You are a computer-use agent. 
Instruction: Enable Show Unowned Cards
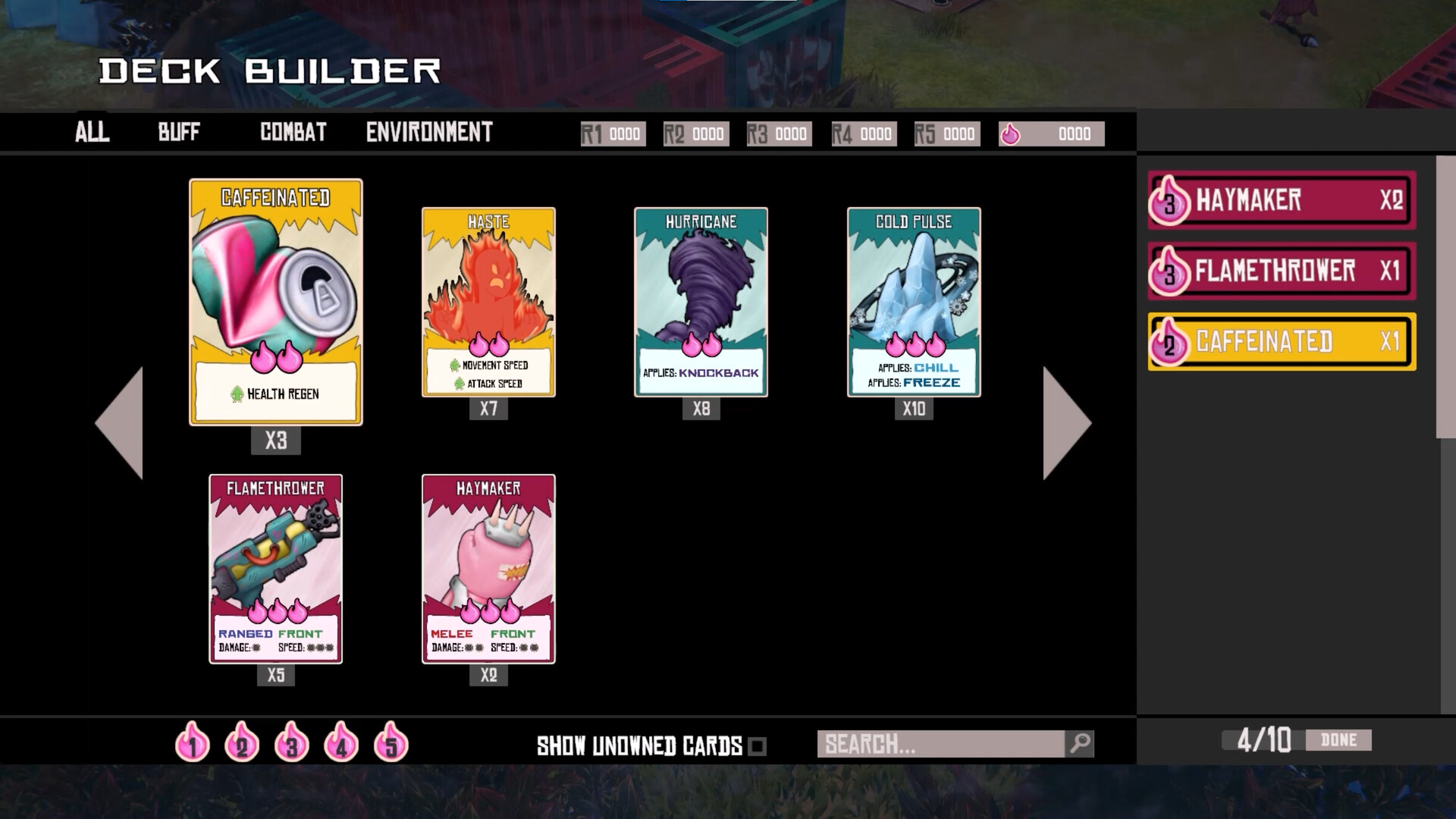758,745
